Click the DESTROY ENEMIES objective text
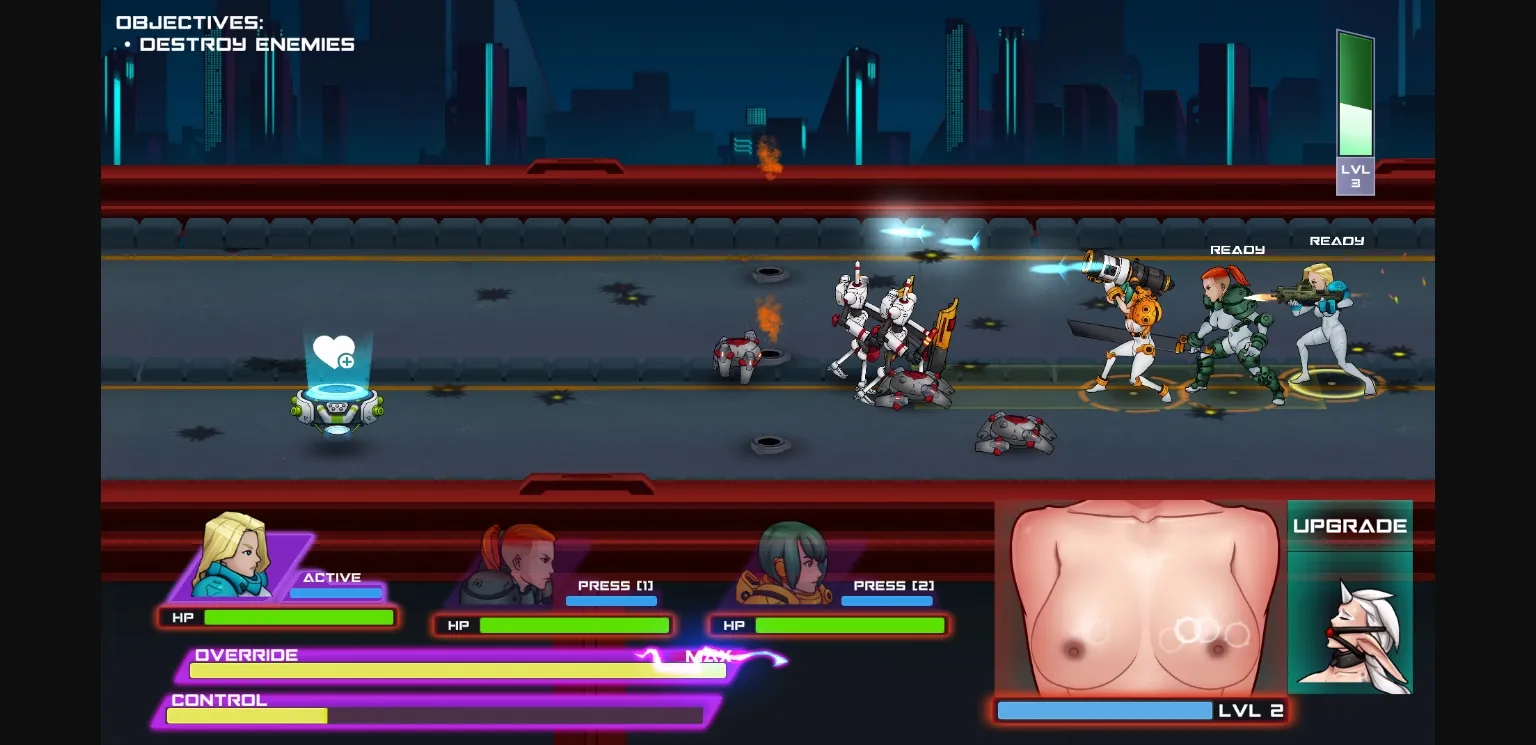The image size is (1536, 745). tap(248, 43)
